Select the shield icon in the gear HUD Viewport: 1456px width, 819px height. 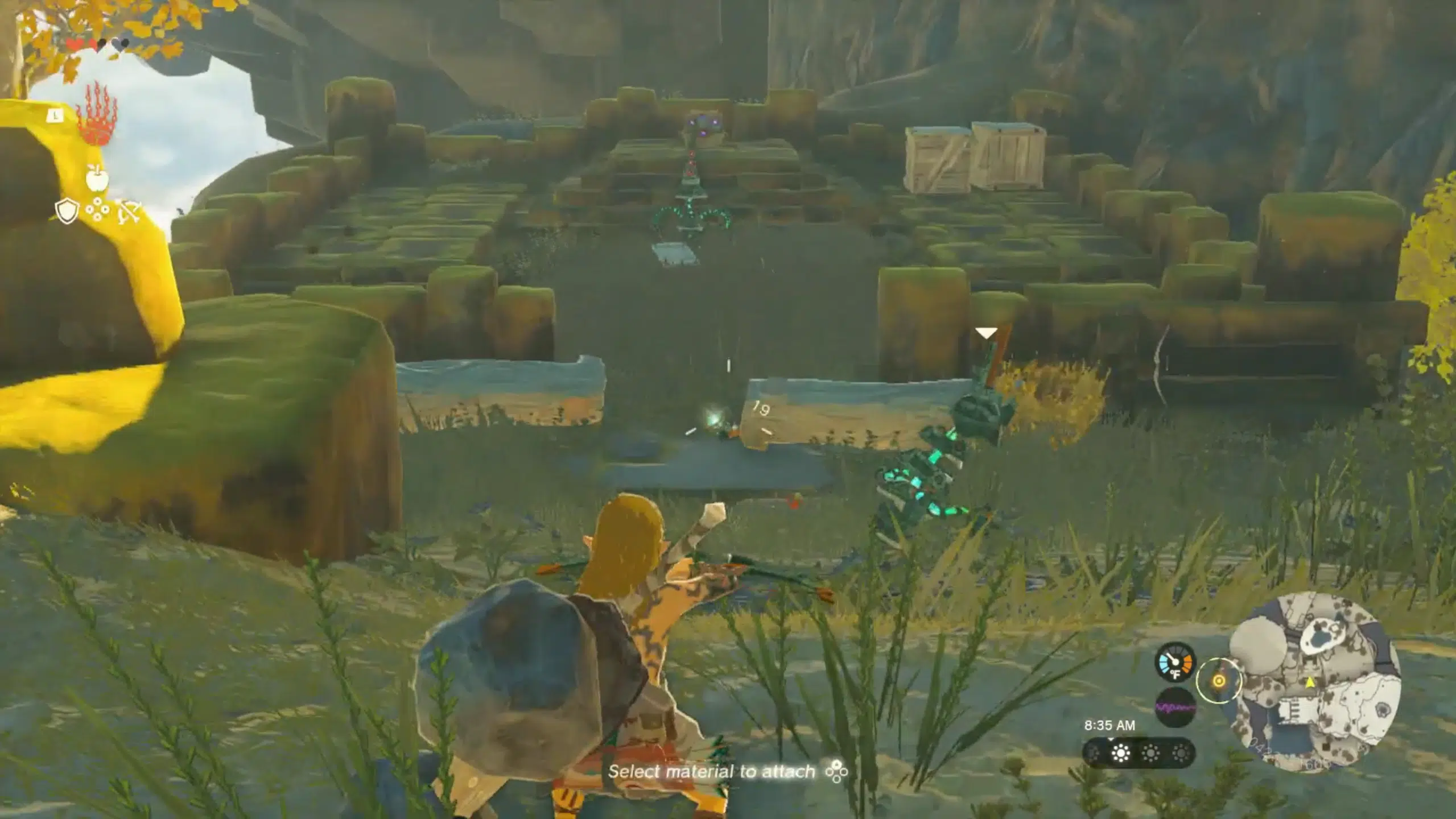(x=67, y=210)
